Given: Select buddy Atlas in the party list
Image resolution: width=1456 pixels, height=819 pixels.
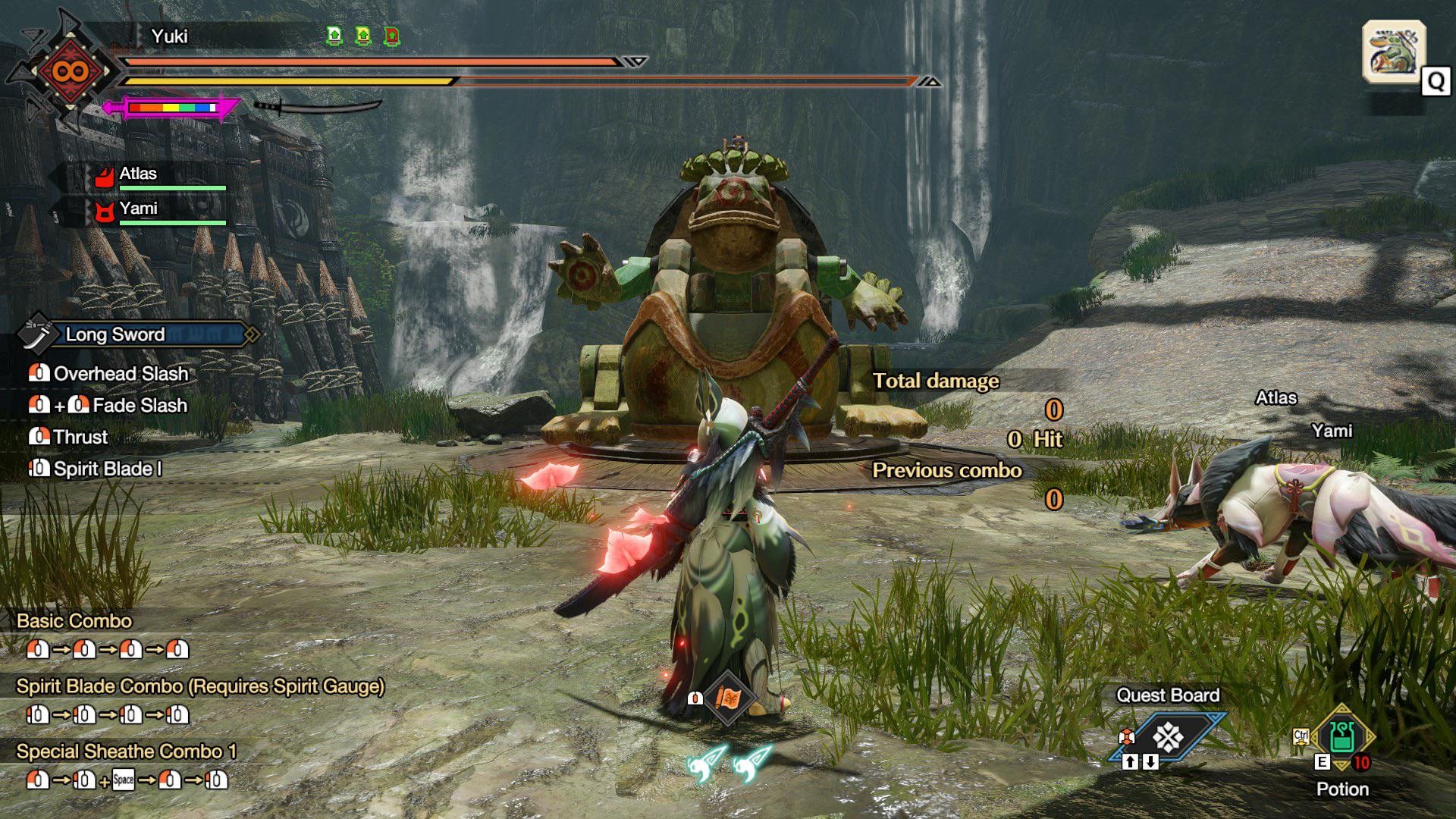Looking at the screenshot, I should pyautogui.click(x=138, y=174).
